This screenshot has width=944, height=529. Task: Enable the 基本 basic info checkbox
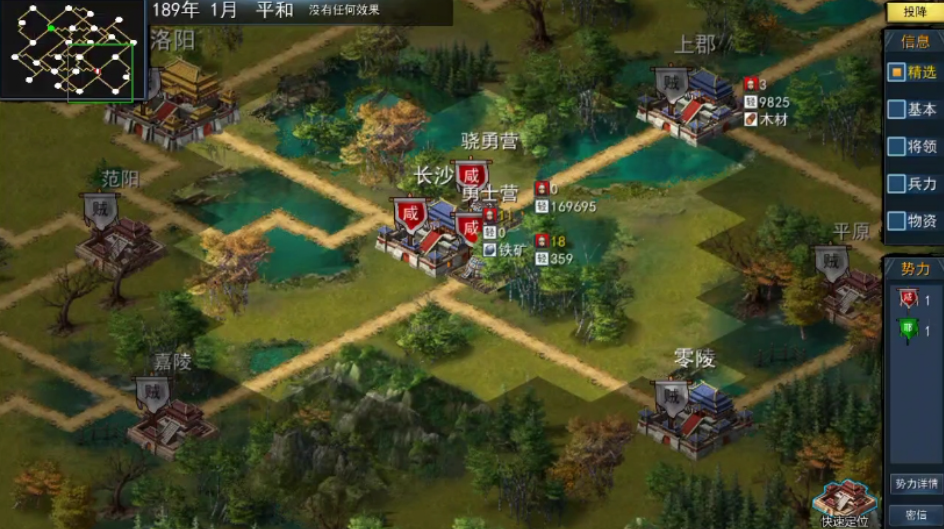click(x=896, y=110)
